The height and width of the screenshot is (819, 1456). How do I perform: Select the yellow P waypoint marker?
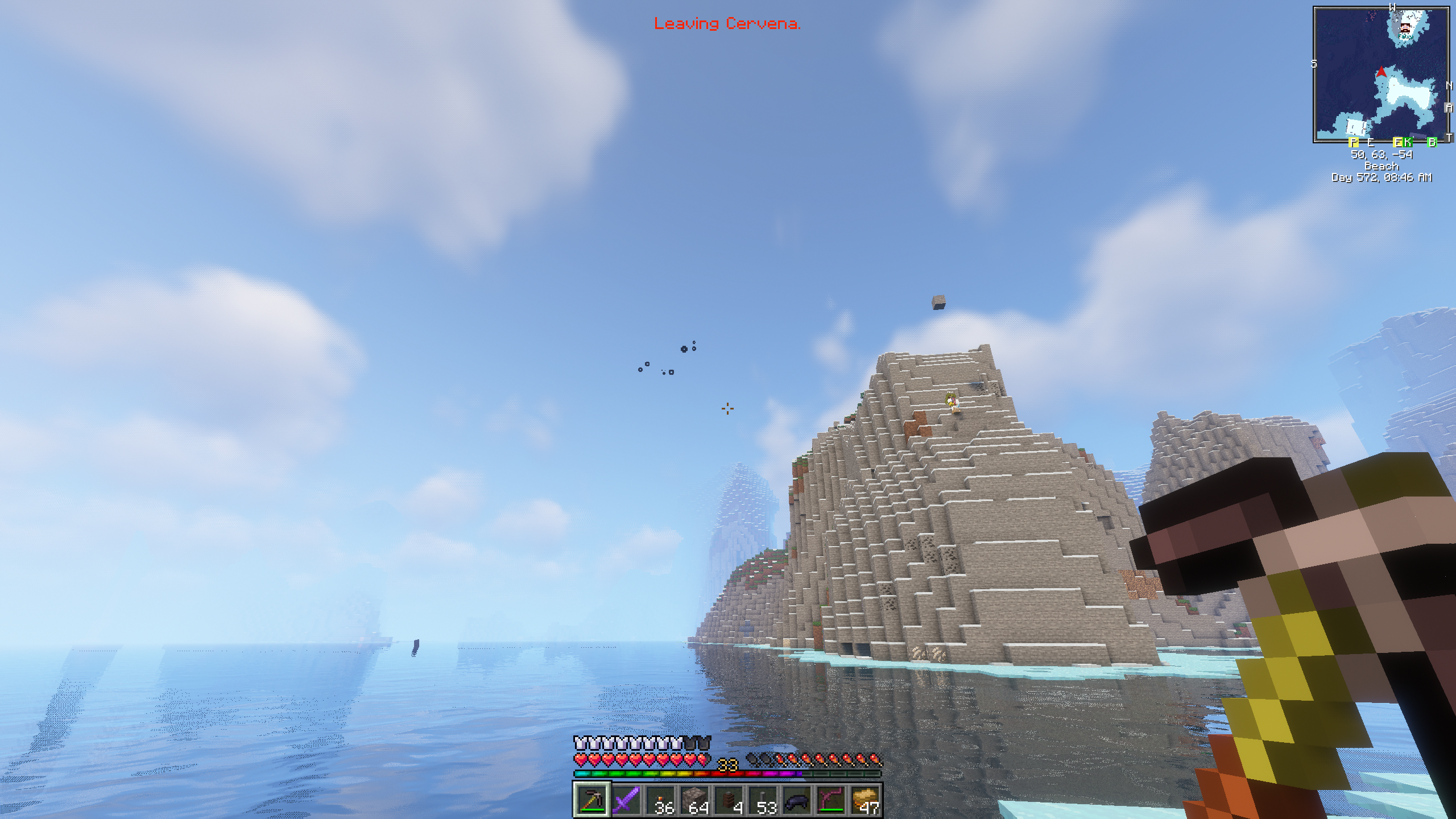click(x=1354, y=142)
